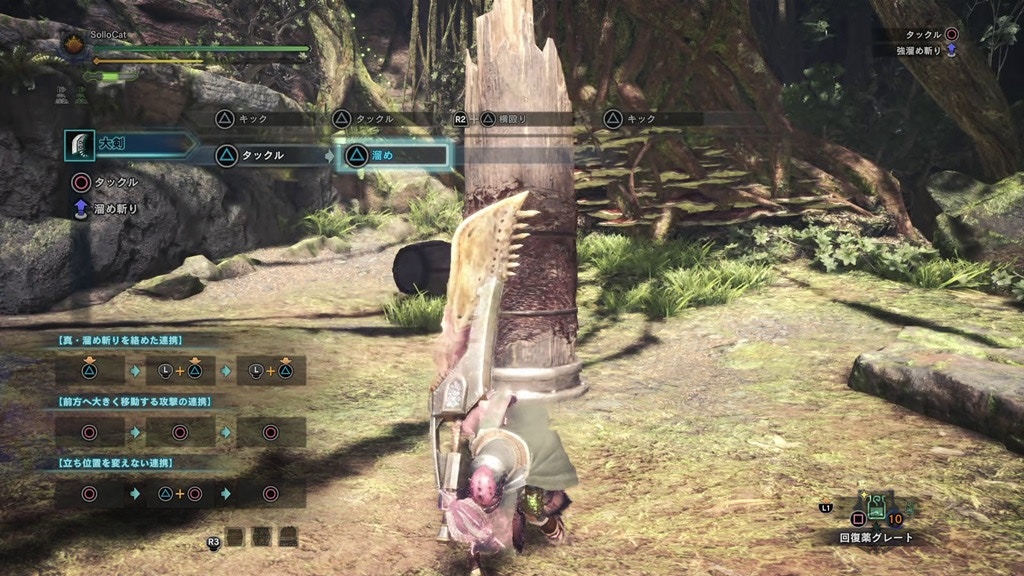Screen dimensions: 1024x576
Task: Choose the 前方へ大きく移動する攻撃の連携 combo header
Action: (127, 402)
